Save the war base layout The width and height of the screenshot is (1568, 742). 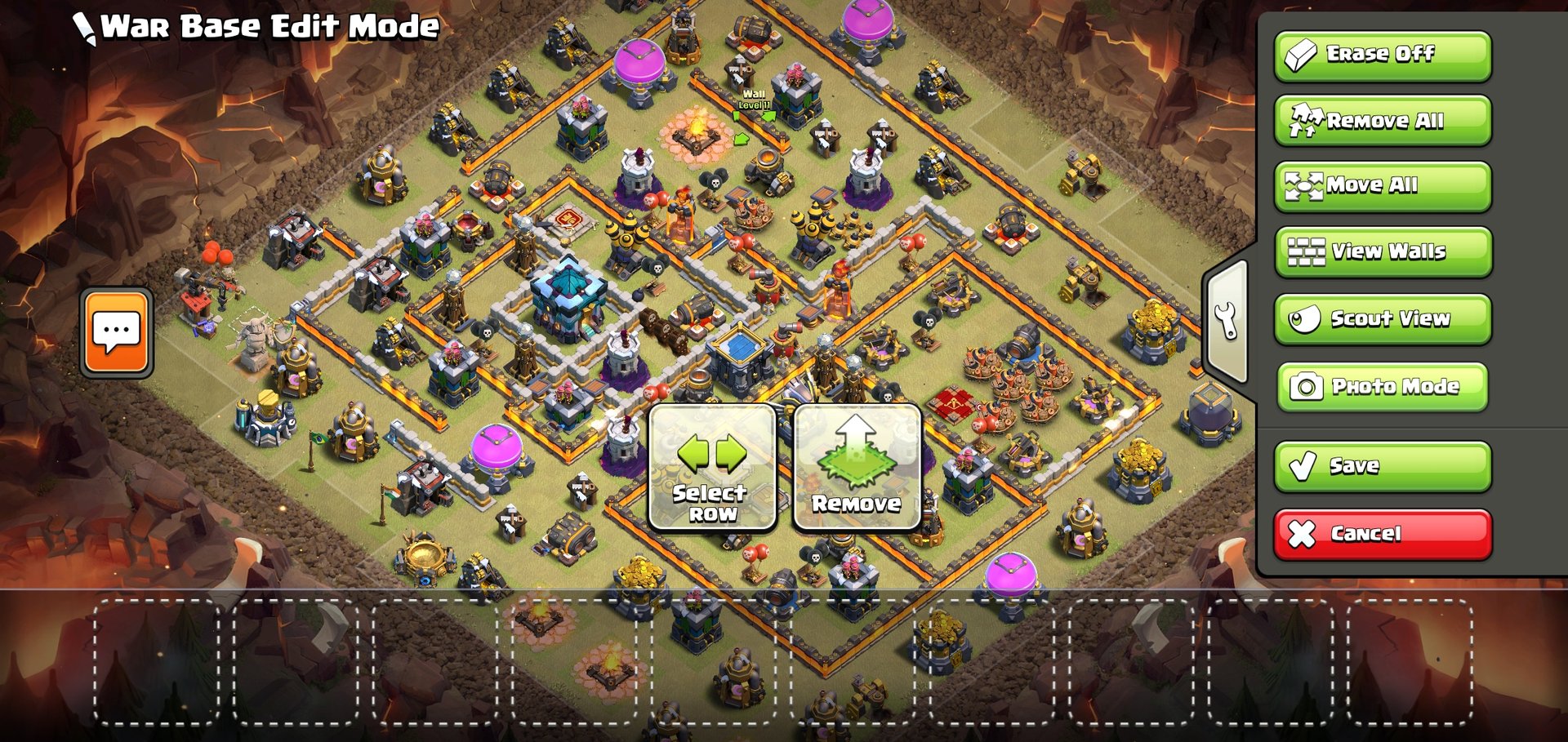click(1382, 466)
